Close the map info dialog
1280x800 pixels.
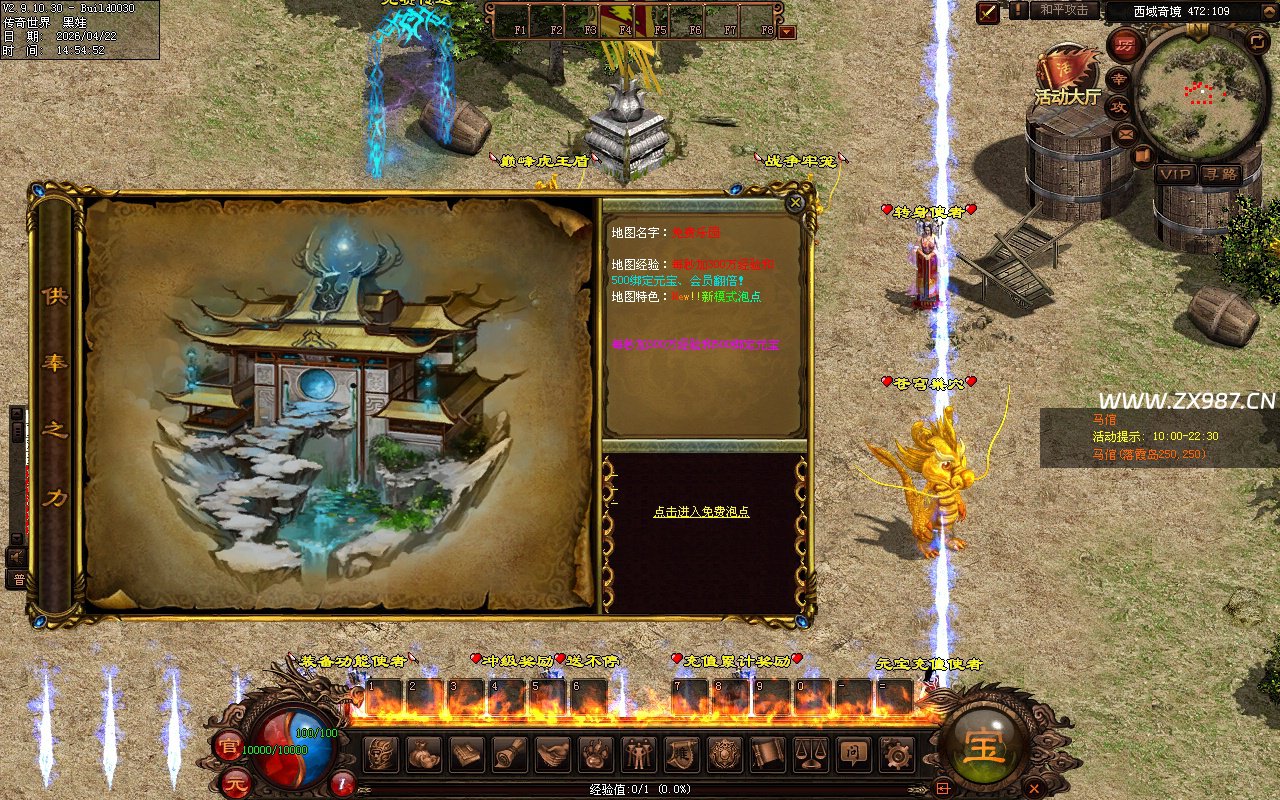pyautogui.click(x=795, y=203)
